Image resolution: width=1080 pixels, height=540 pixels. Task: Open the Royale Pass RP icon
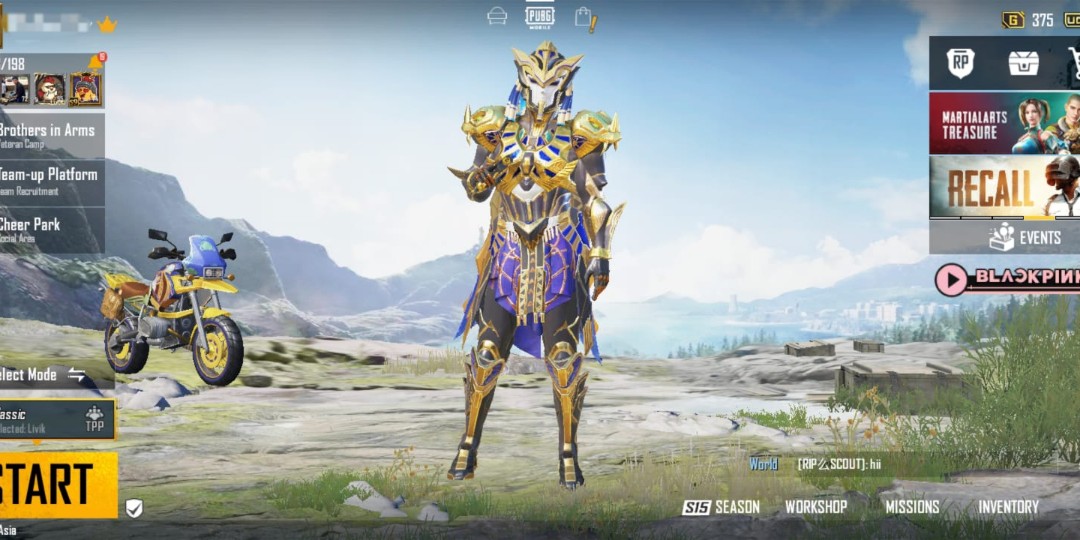(961, 63)
